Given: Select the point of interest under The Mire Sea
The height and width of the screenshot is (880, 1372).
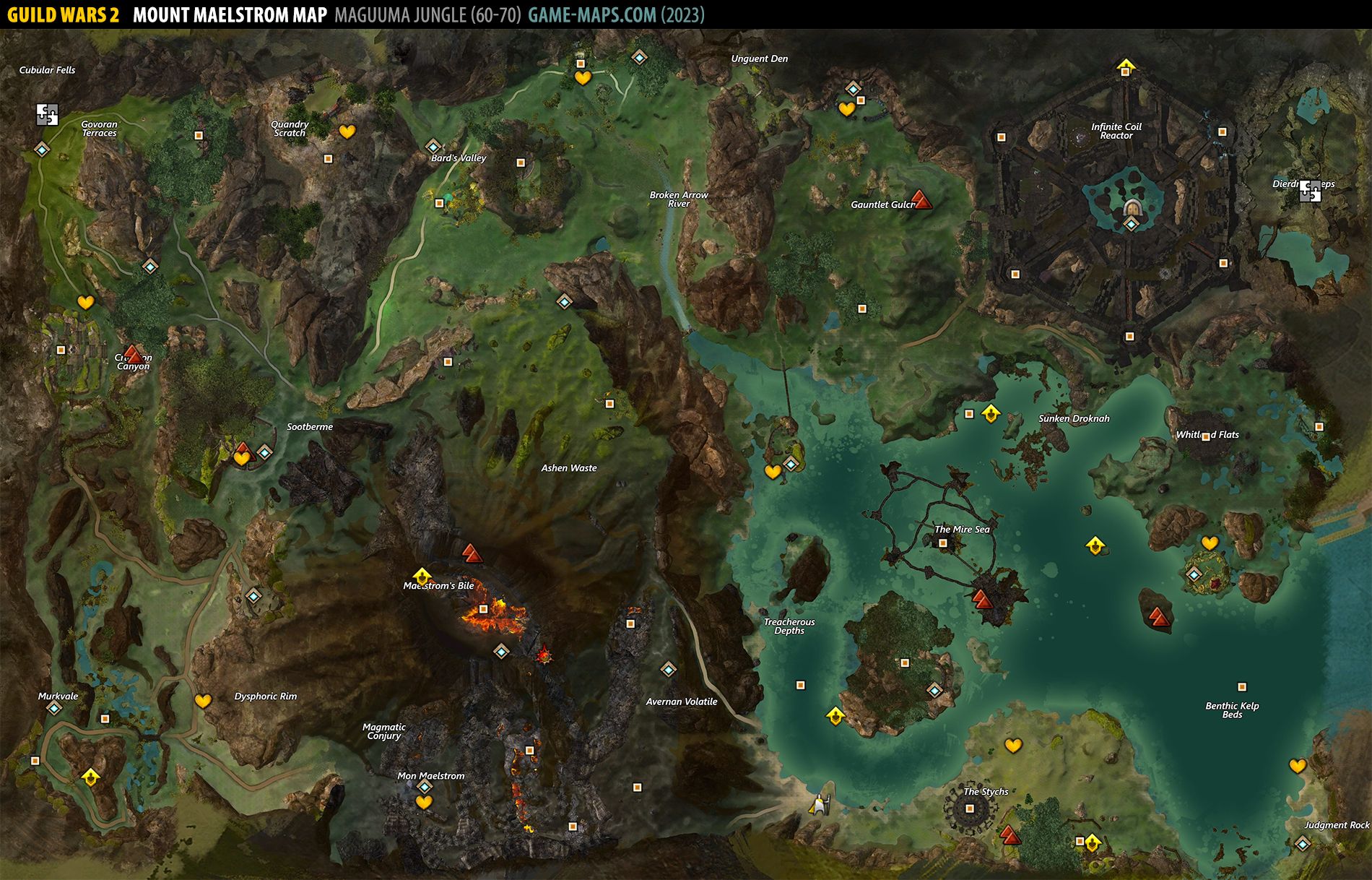Looking at the screenshot, I should pos(942,543).
